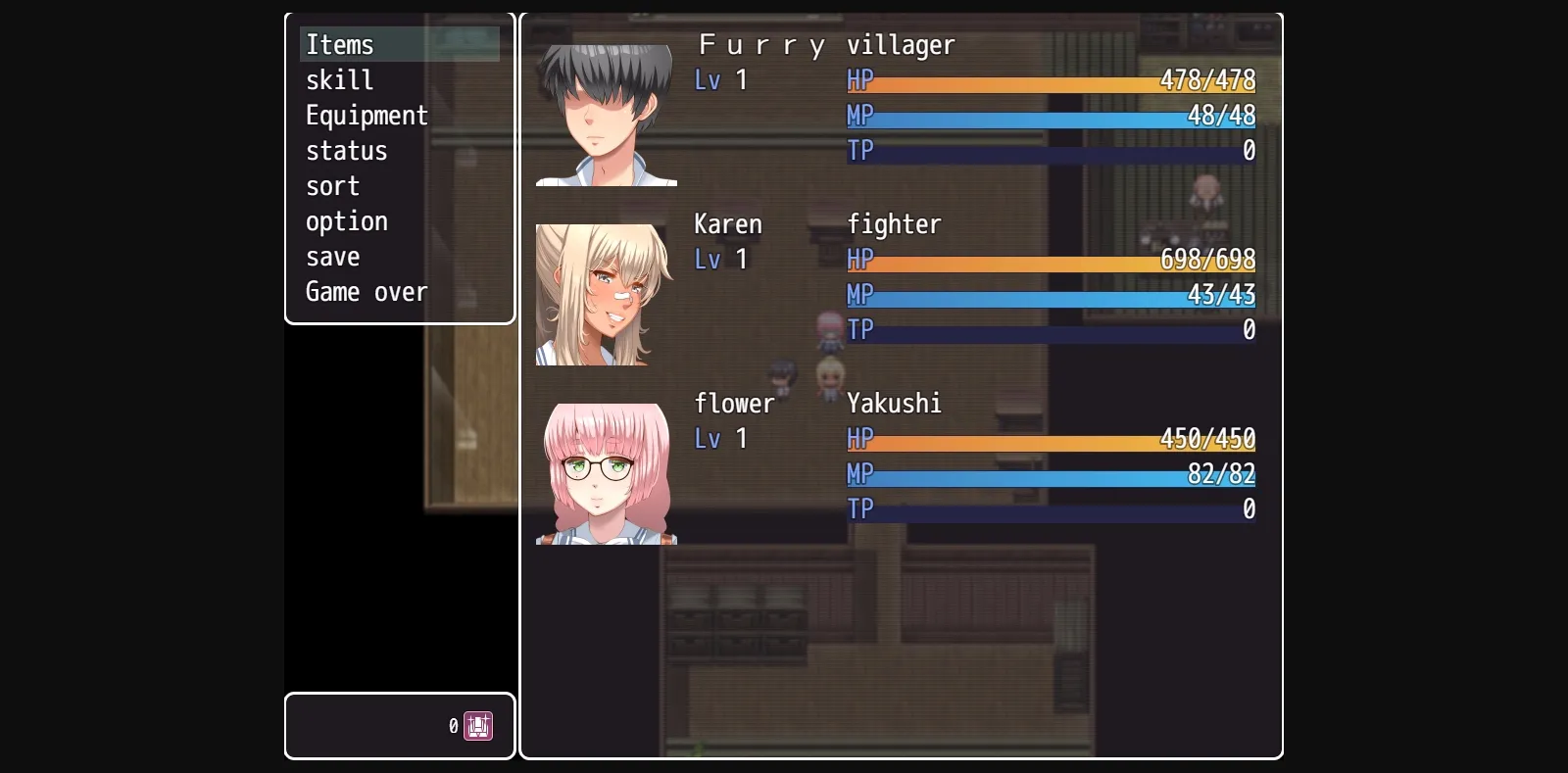Image resolution: width=1568 pixels, height=773 pixels.
Task: Choose the sort command in the sidebar menu
Action: (x=332, y=185)
